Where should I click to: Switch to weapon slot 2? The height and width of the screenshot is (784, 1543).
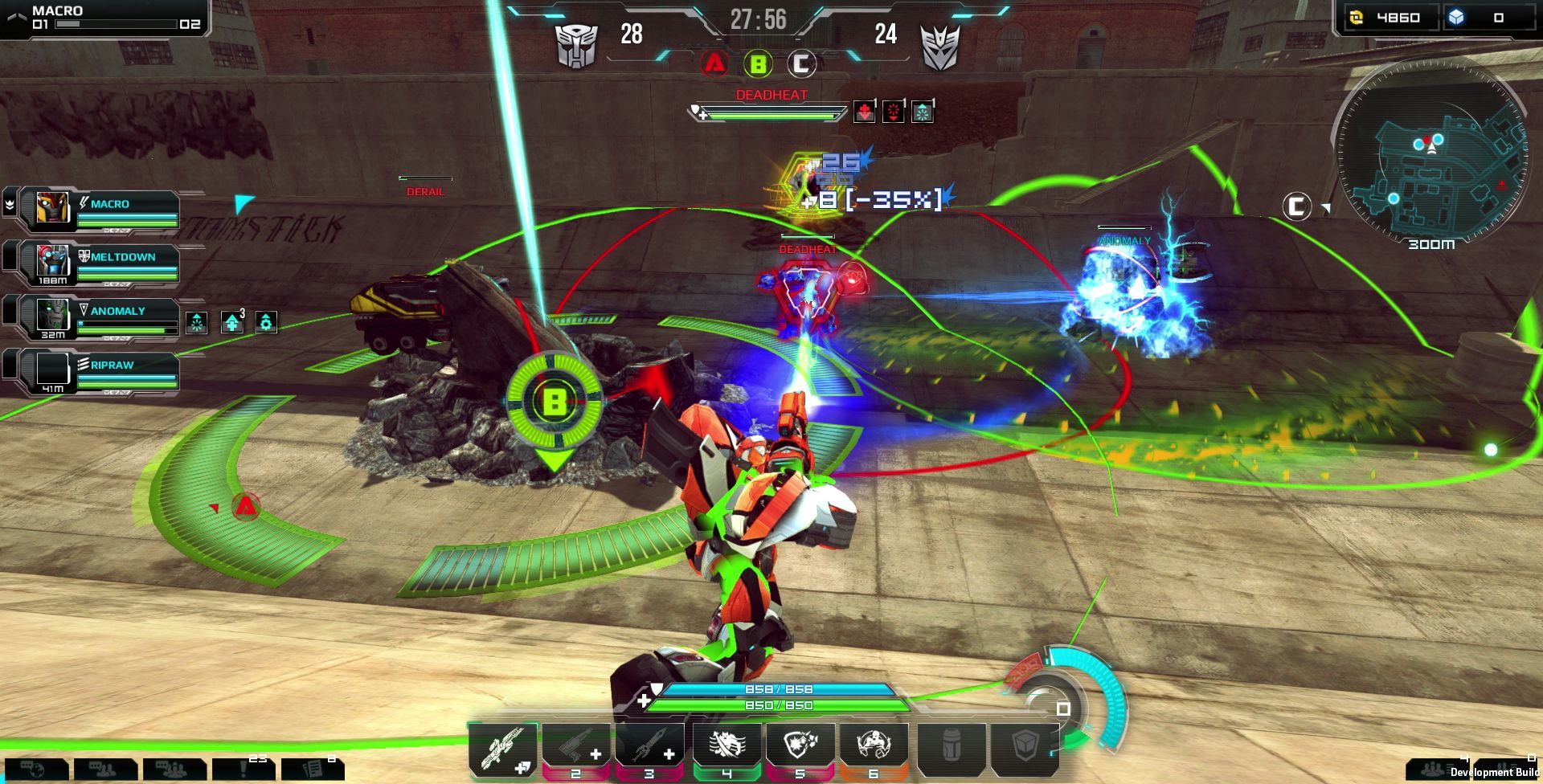tap(576, 747)
